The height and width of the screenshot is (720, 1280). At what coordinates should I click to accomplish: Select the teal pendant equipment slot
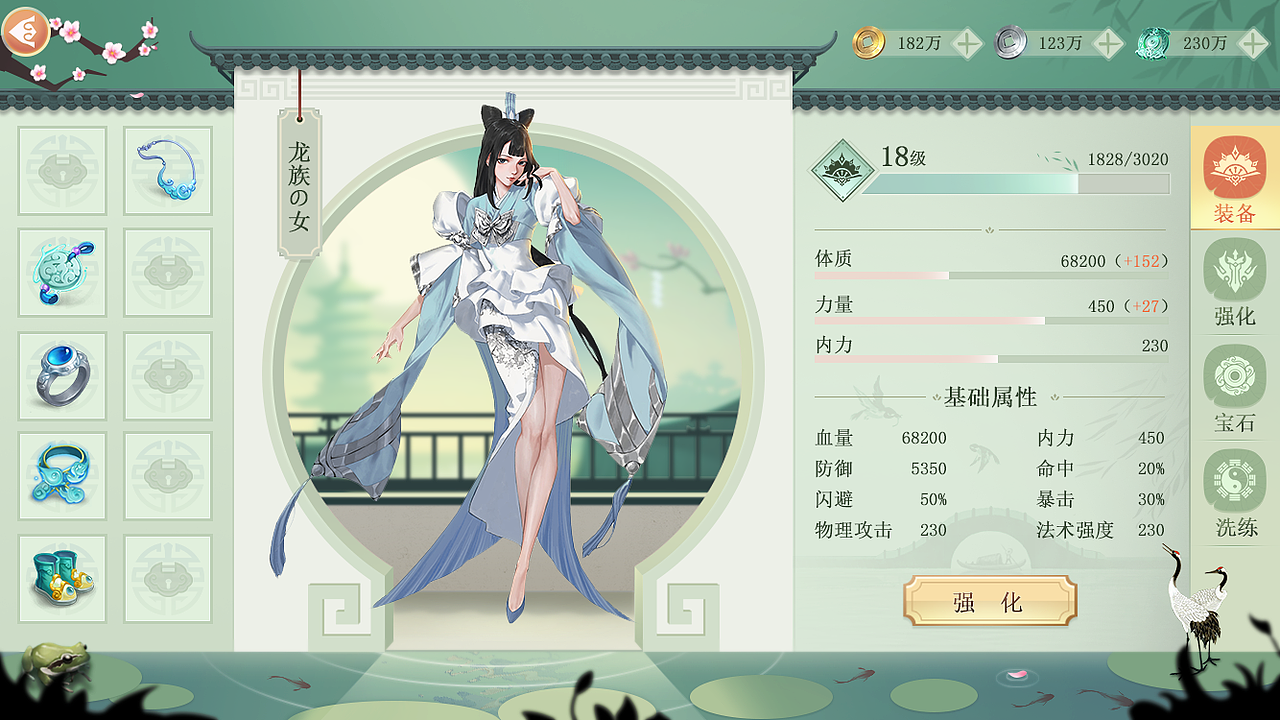click(x=62, y=272)
